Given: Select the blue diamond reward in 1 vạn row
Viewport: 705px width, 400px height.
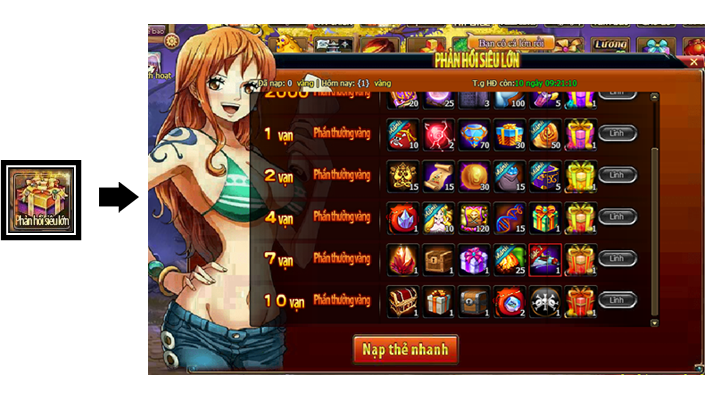Looking at the screenshot, I should (x=474, y=133).
